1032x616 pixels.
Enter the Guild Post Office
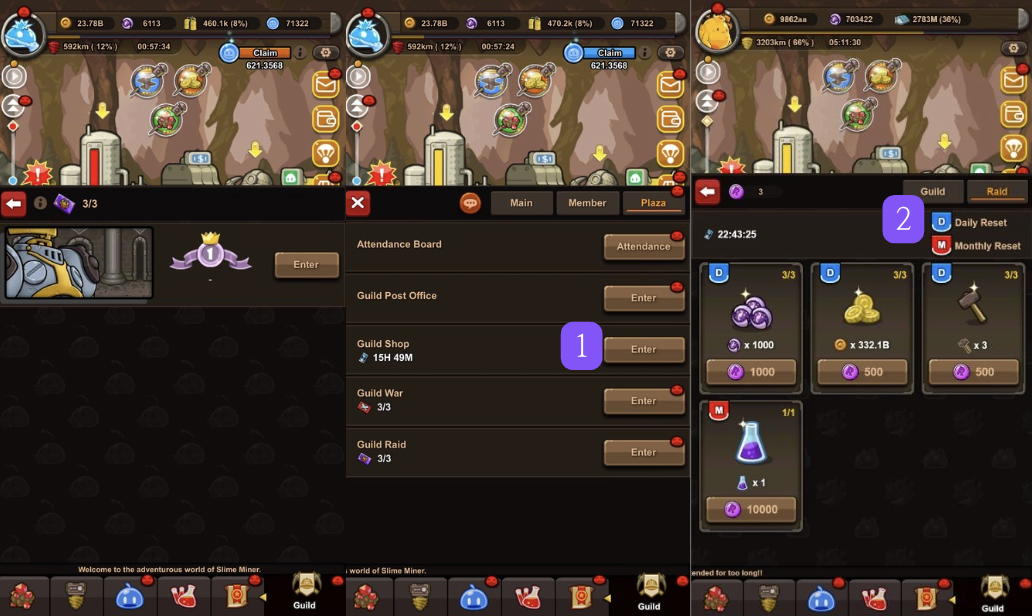pos(643,298)
